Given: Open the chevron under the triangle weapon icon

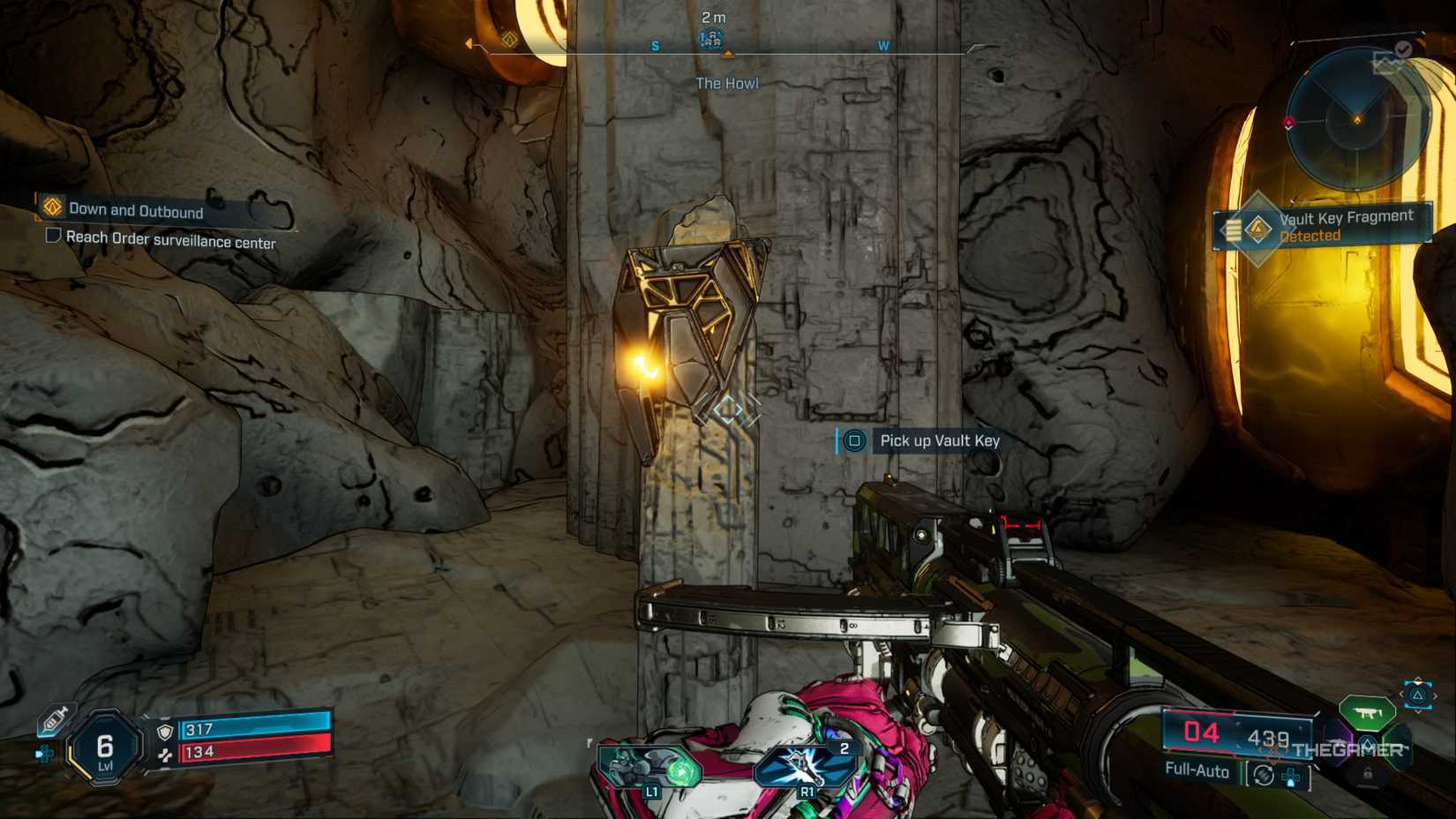Looking at the screenshot, I should click(x=1417, y=710).
